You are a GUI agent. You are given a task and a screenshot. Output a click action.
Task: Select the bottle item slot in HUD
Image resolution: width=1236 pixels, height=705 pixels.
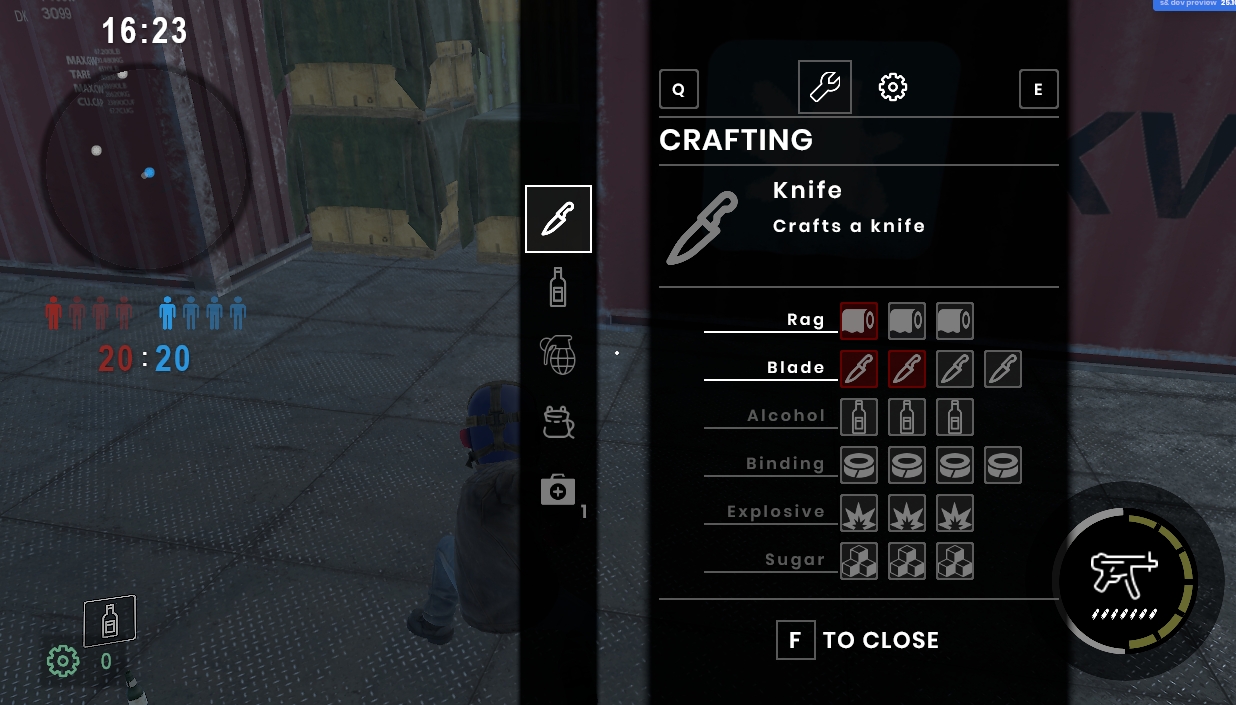click(109, 622)
